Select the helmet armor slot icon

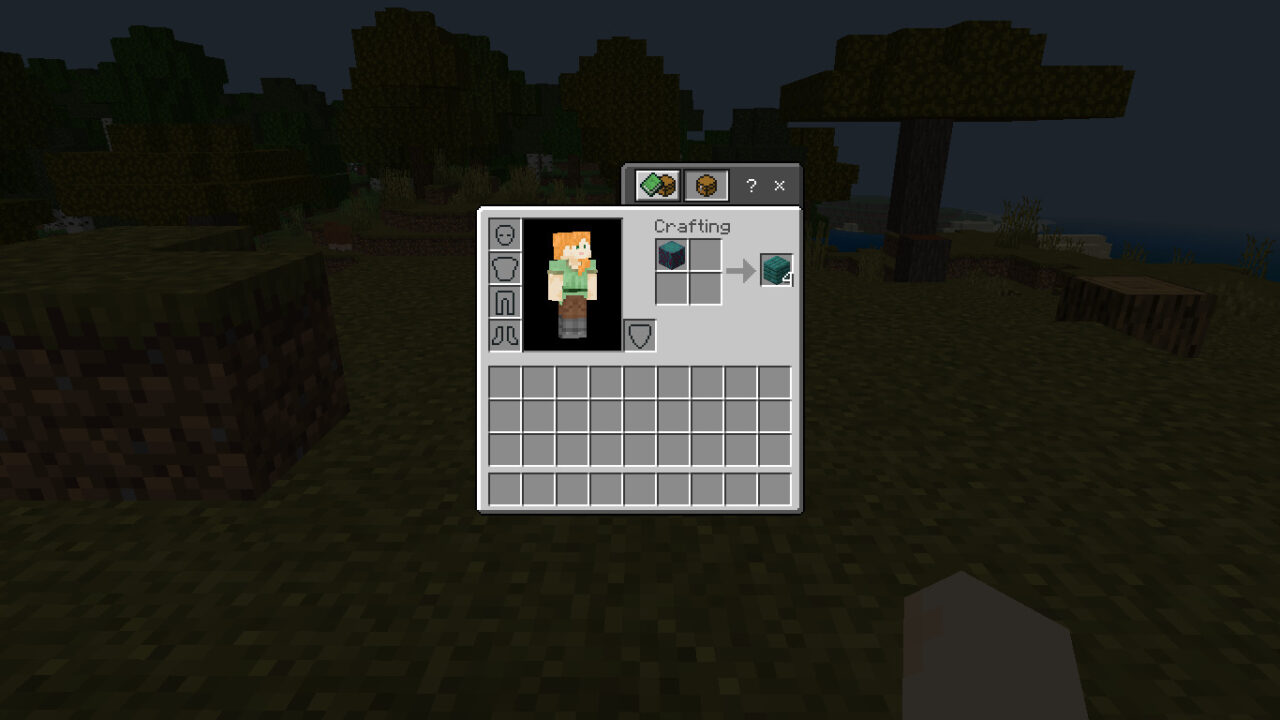[505, 233]
